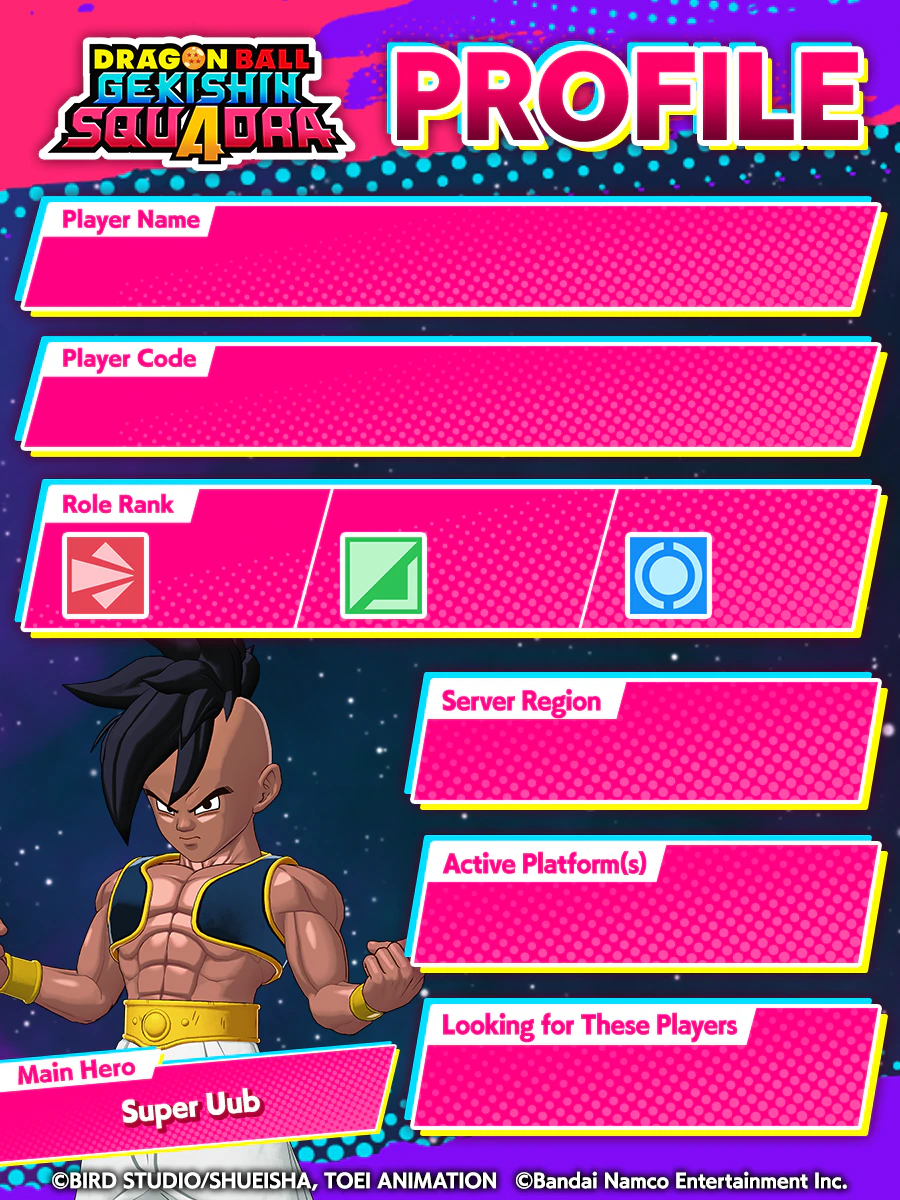Choose the red damage role rank icon
This screenshot has height=1200, width=900.
point(105,575)
